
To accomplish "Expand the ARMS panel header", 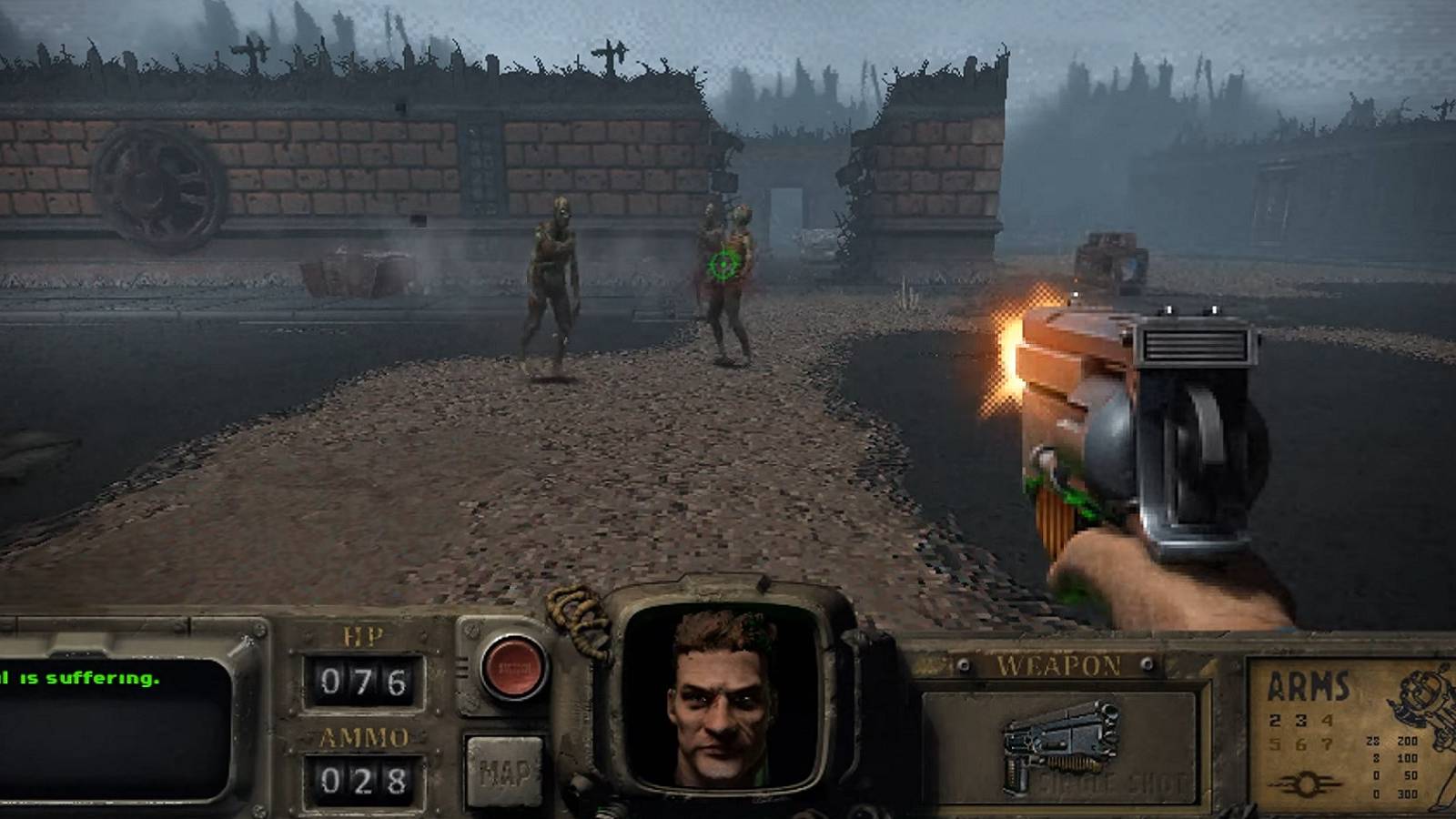I will [1309, 684].
